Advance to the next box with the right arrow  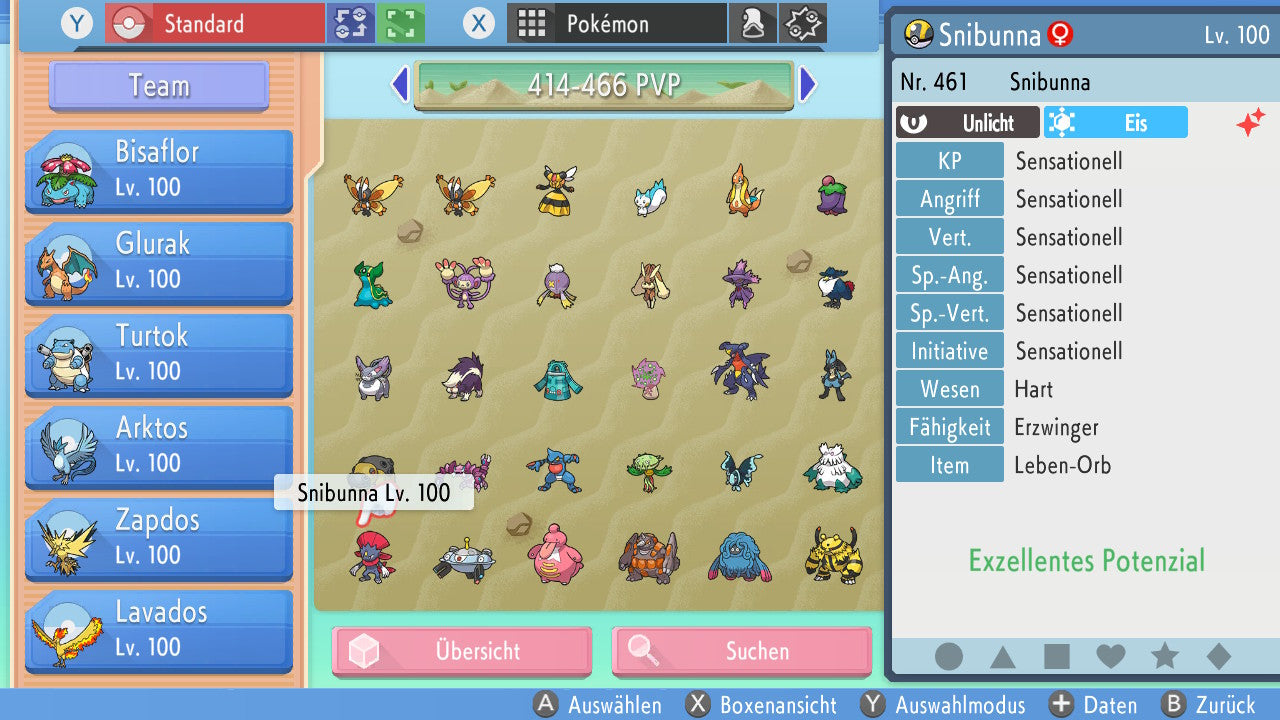coord(808,86)
